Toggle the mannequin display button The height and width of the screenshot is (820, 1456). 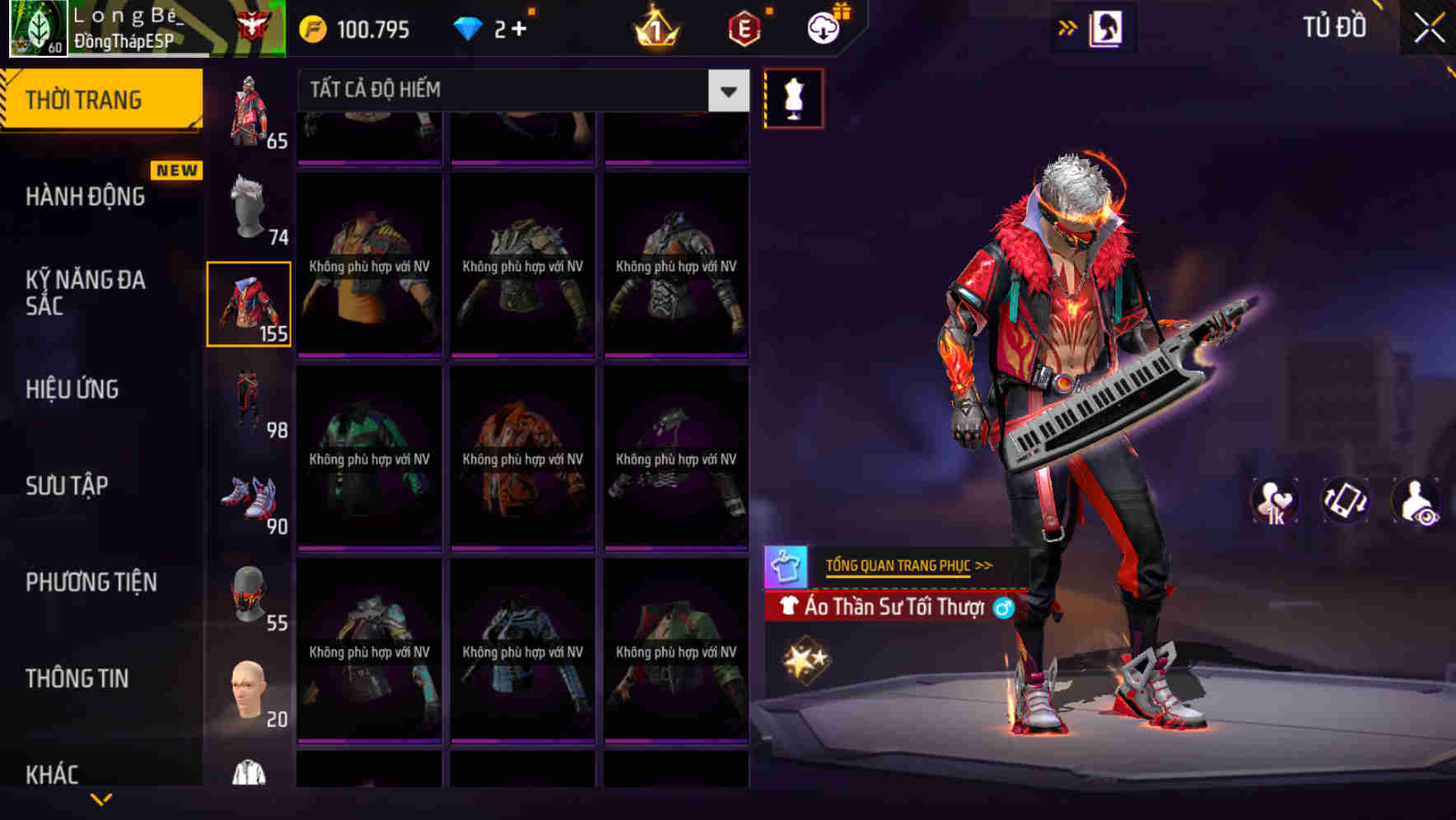tap(793, 98)
